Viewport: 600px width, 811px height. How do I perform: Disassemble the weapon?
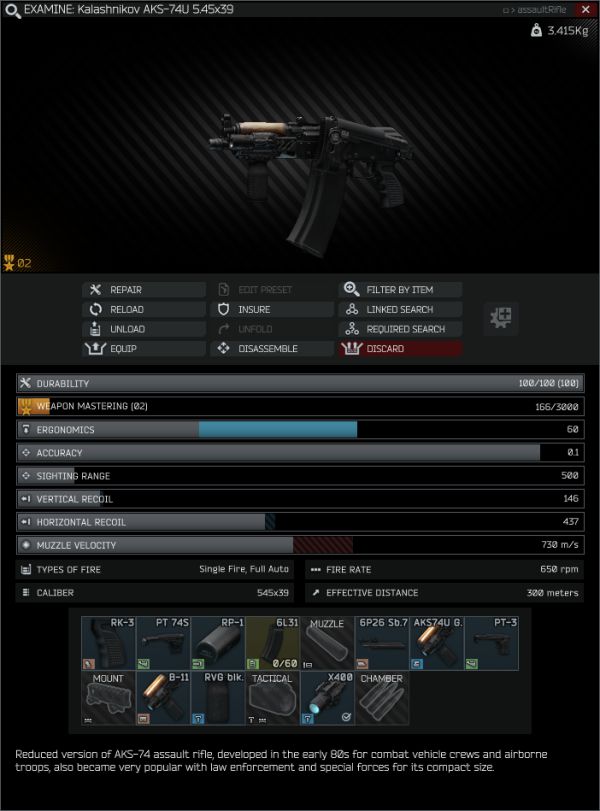pos(271,349)
